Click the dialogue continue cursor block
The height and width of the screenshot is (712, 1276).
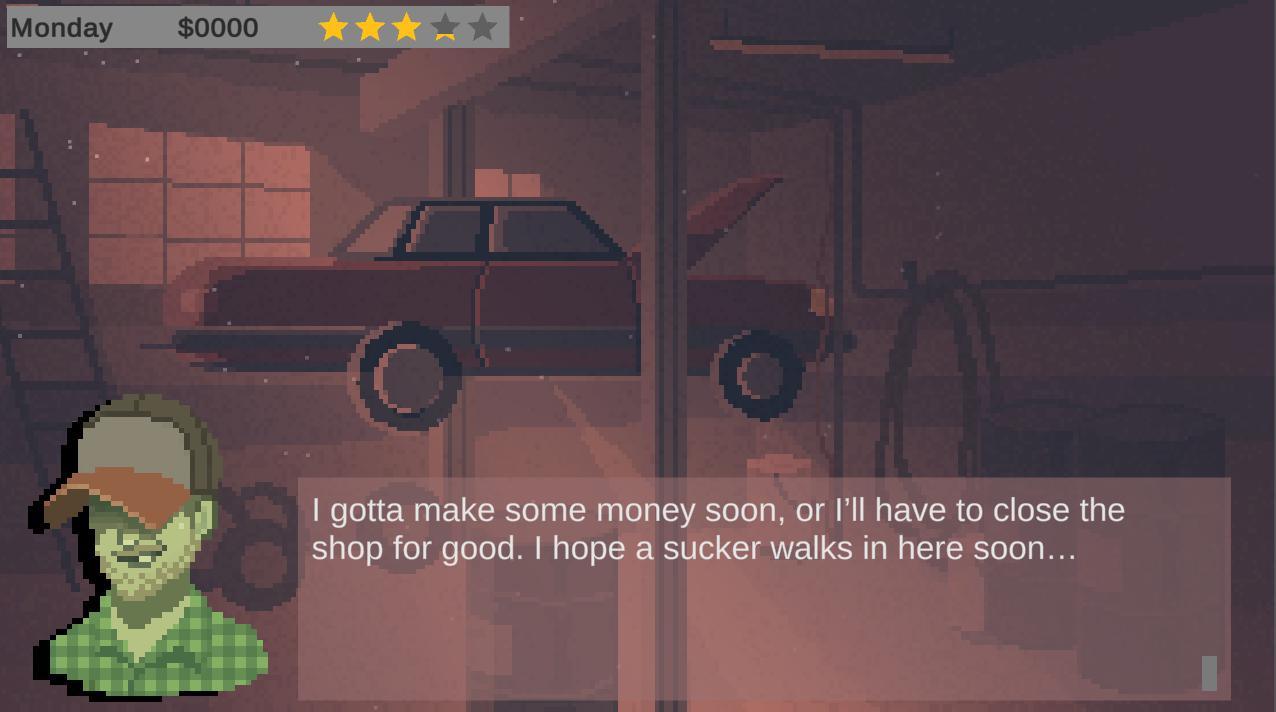pyautogui.click(x=1209, y=673)
